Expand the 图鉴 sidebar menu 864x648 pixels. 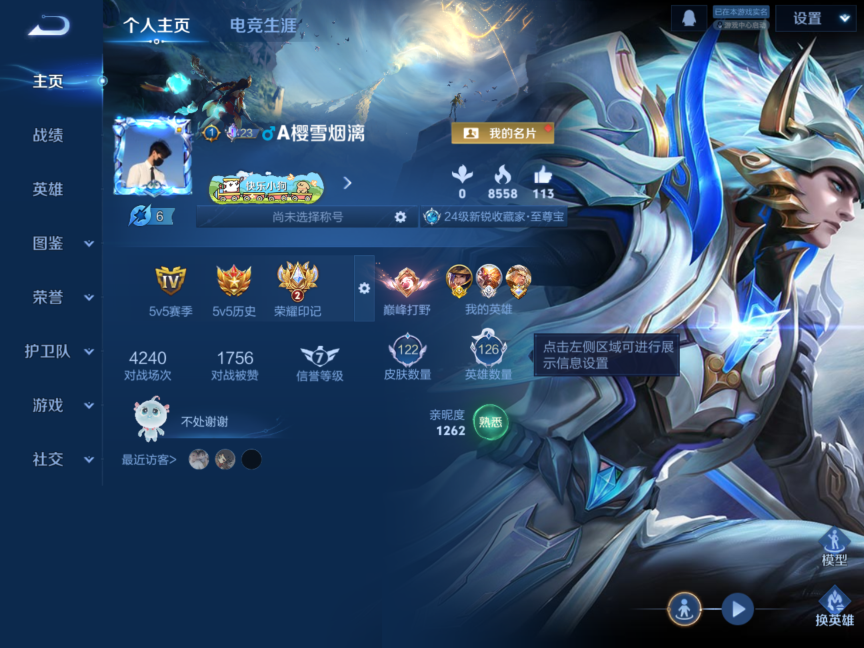[x=60, y=243]
